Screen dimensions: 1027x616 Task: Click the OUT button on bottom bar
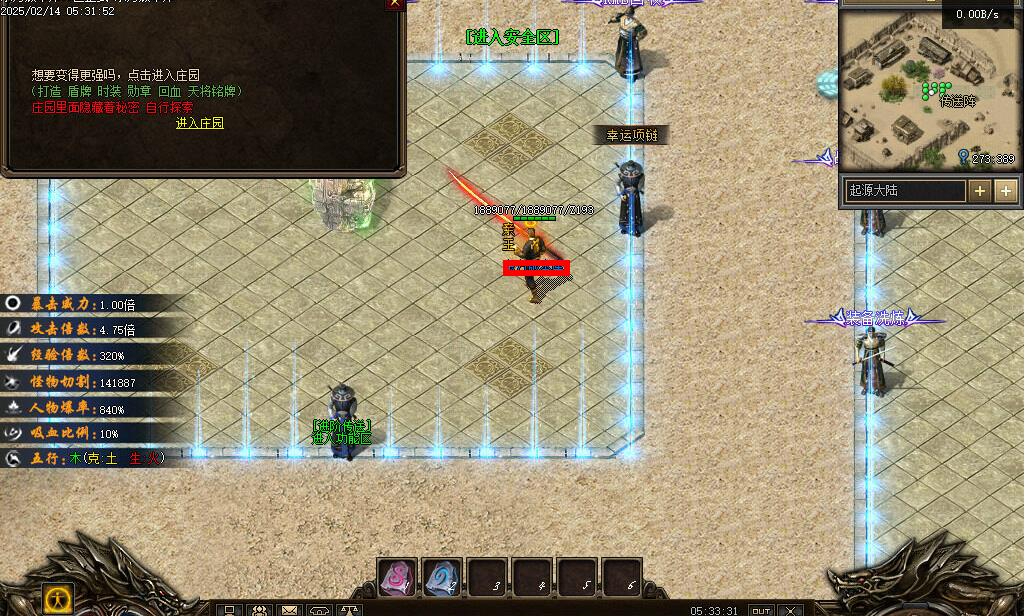coord(762,610)
